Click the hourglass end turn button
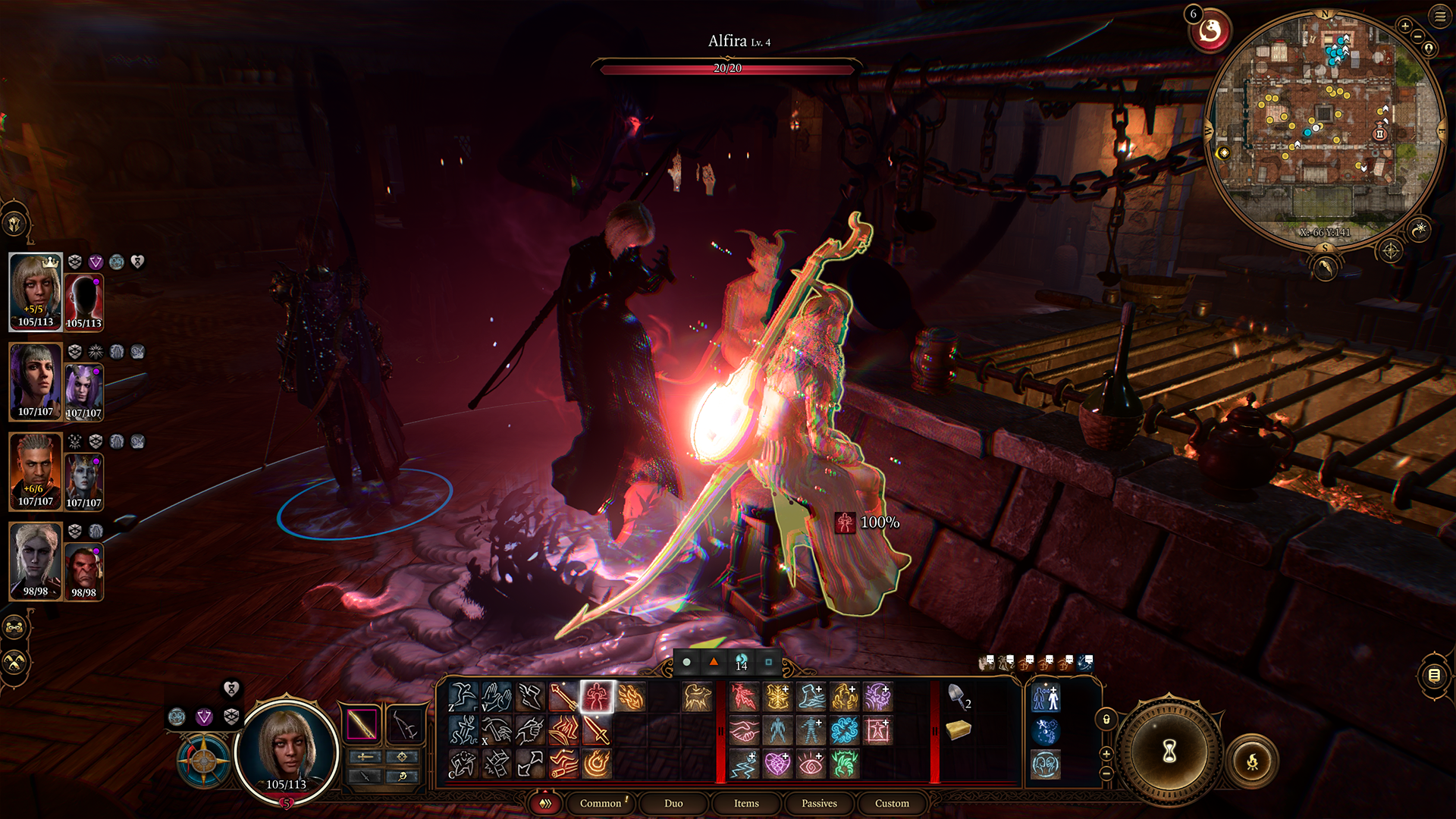The width and height of the screenshot is (1456, 819). coord(1169,752)
